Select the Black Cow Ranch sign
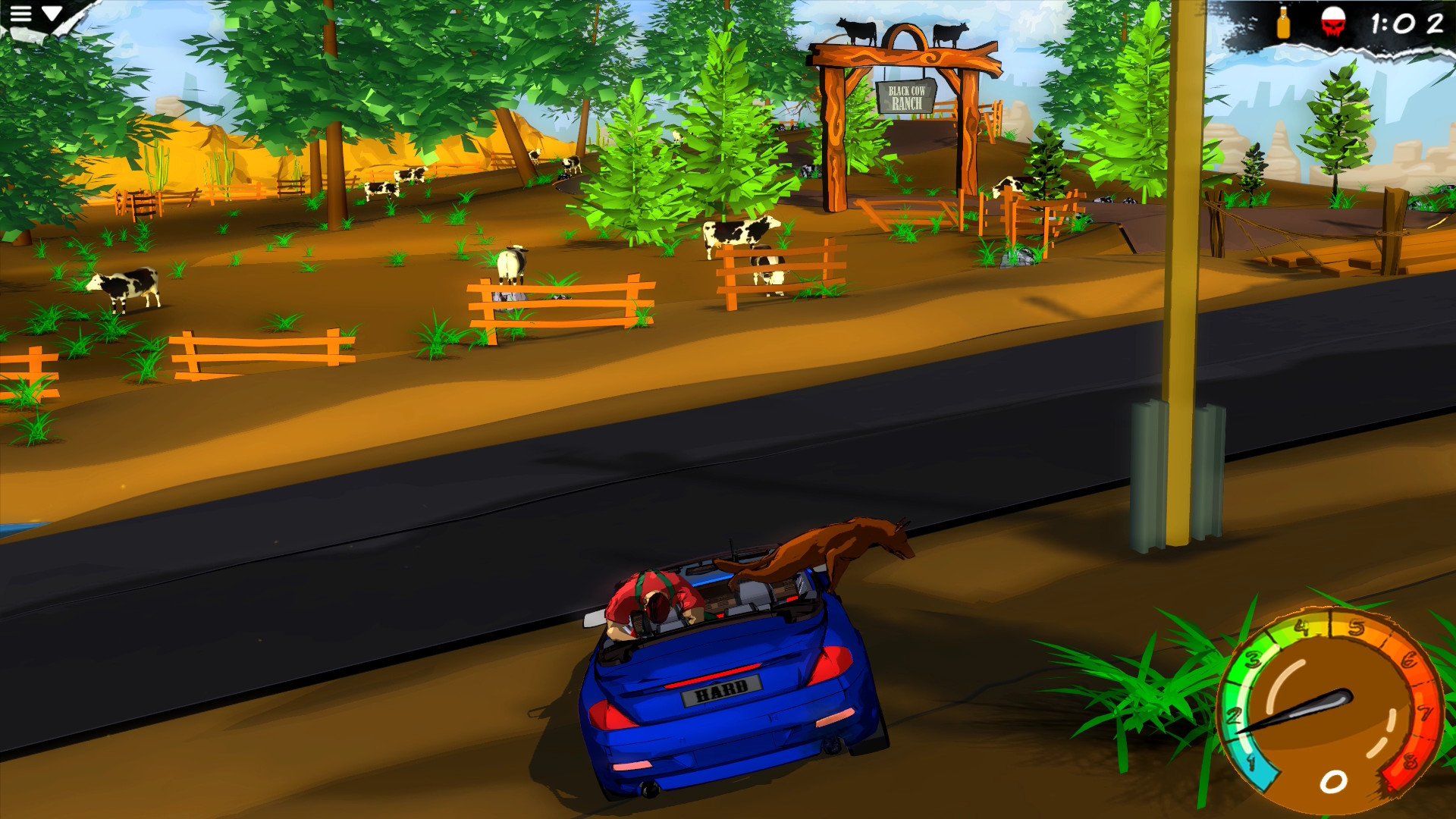The width and height of the screenshot is (1456, 819). click(x=908, y=97)
